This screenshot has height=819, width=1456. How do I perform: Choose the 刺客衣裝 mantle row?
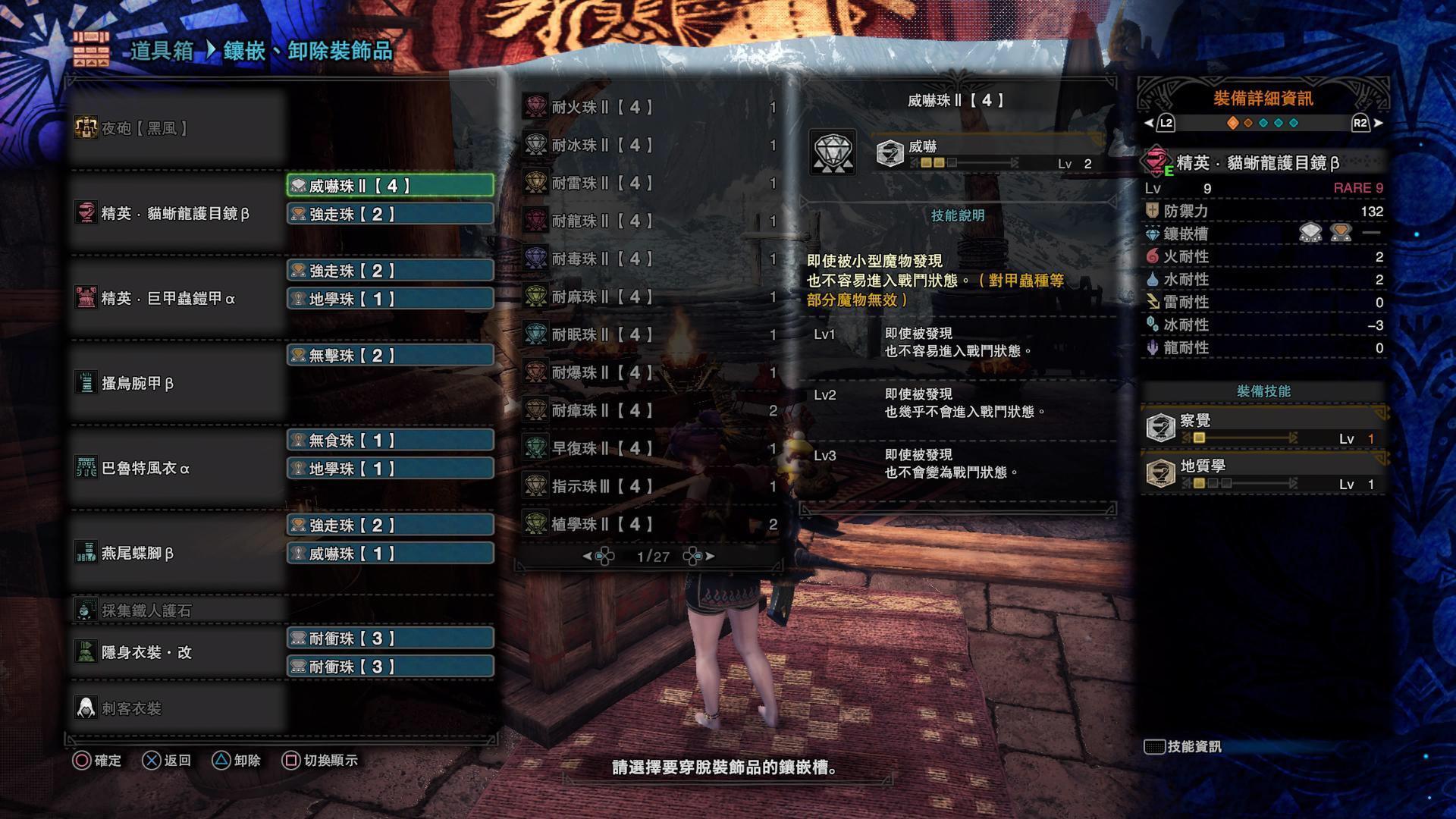point(176,708)
